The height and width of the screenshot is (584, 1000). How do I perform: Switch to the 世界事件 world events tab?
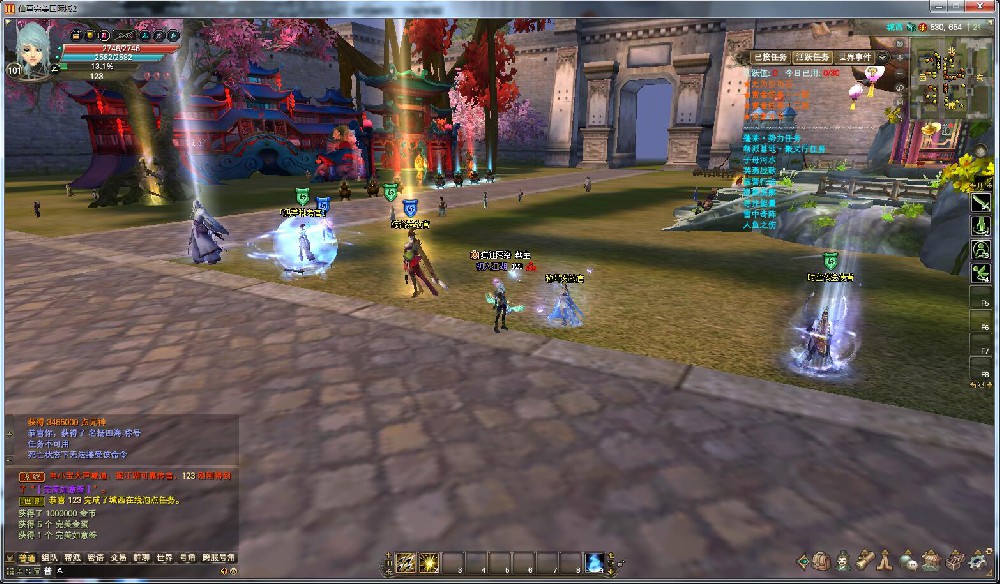(859, 57)
